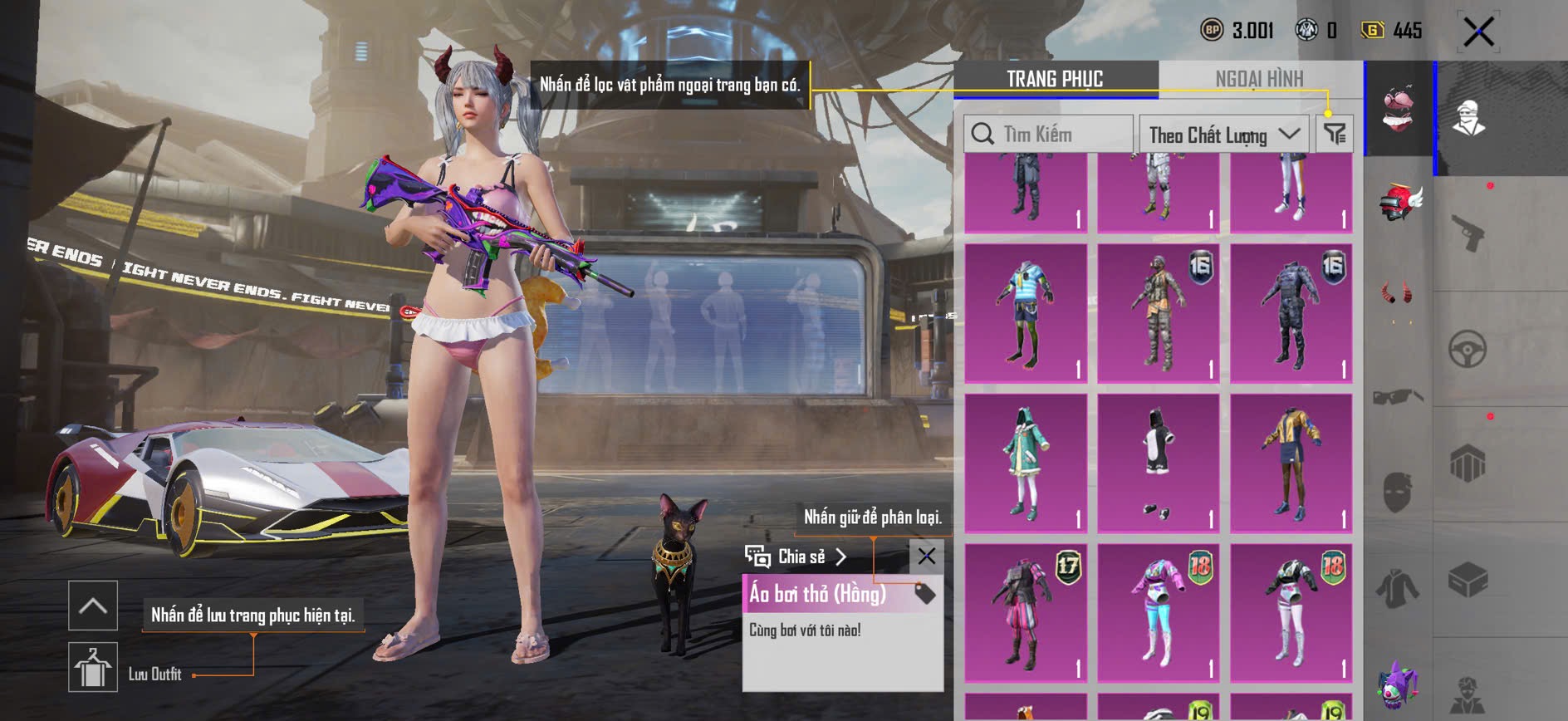Select the yellow and navy jacket outfit
Viewport: 1568px width, 721px height.
[1291, 463]
